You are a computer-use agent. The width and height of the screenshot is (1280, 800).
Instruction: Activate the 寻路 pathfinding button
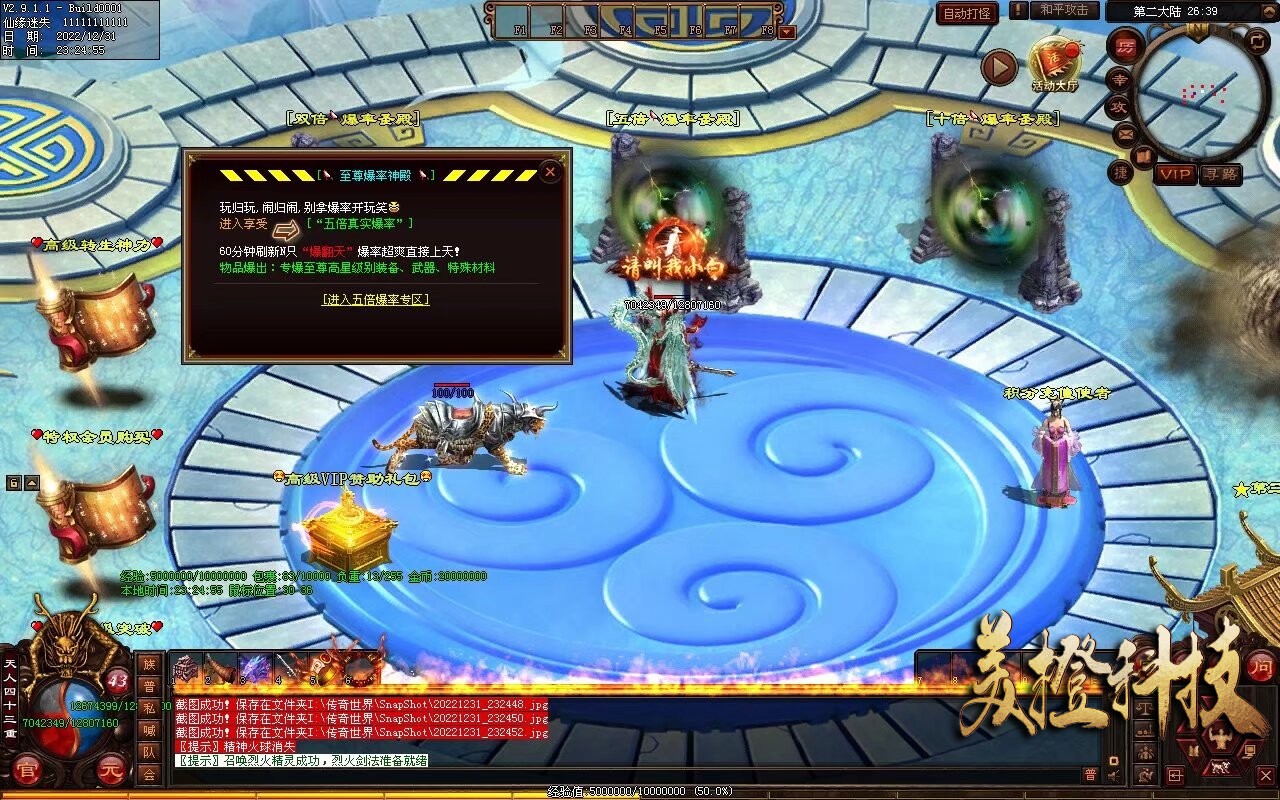[1219, 174]
